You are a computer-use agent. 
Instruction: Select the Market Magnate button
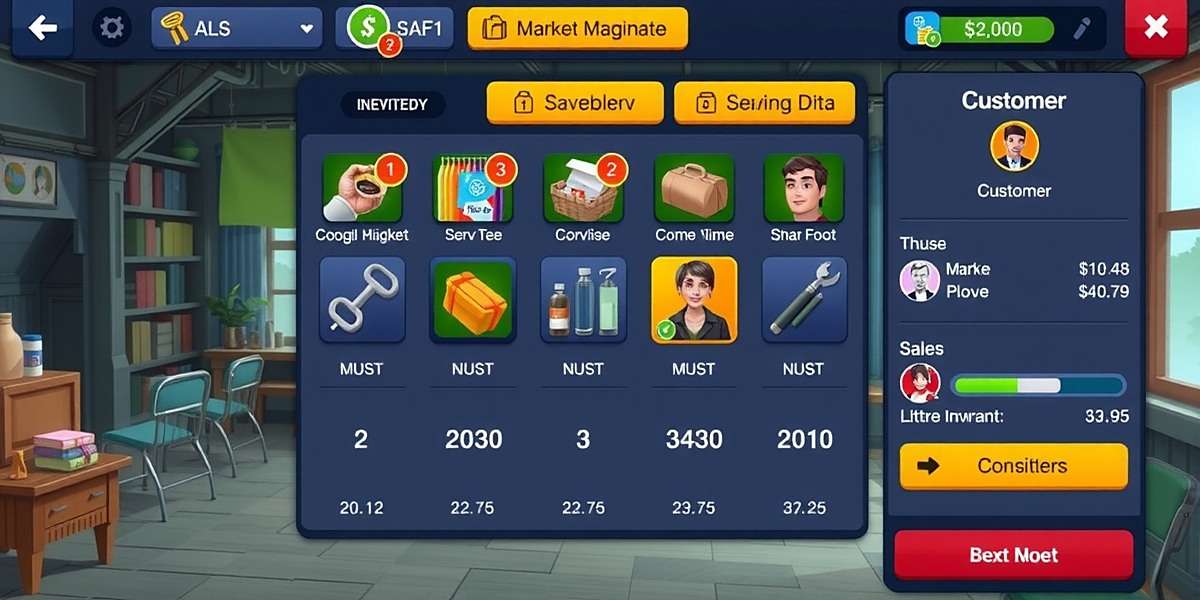pyautogui.click(x=577, y=29)
